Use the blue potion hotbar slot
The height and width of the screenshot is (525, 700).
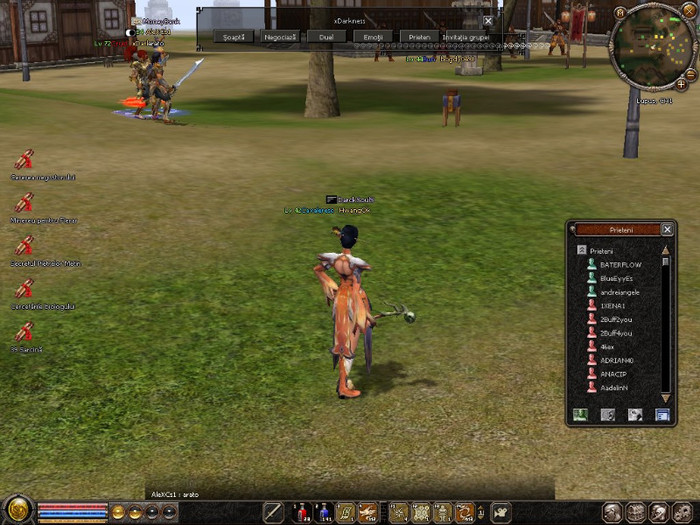pos(323,513)
